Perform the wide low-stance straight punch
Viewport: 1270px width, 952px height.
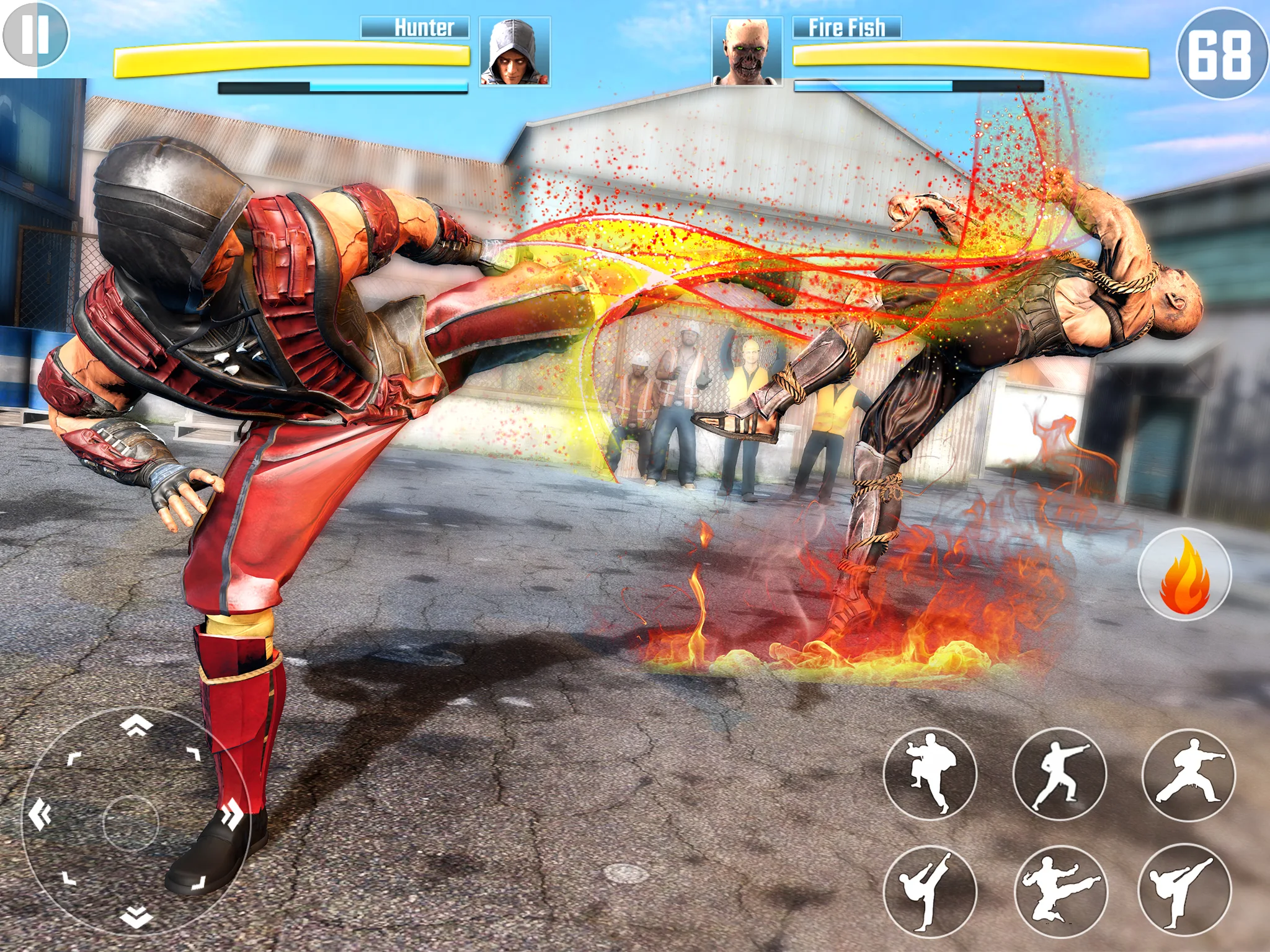click(x=1188, y=775)
